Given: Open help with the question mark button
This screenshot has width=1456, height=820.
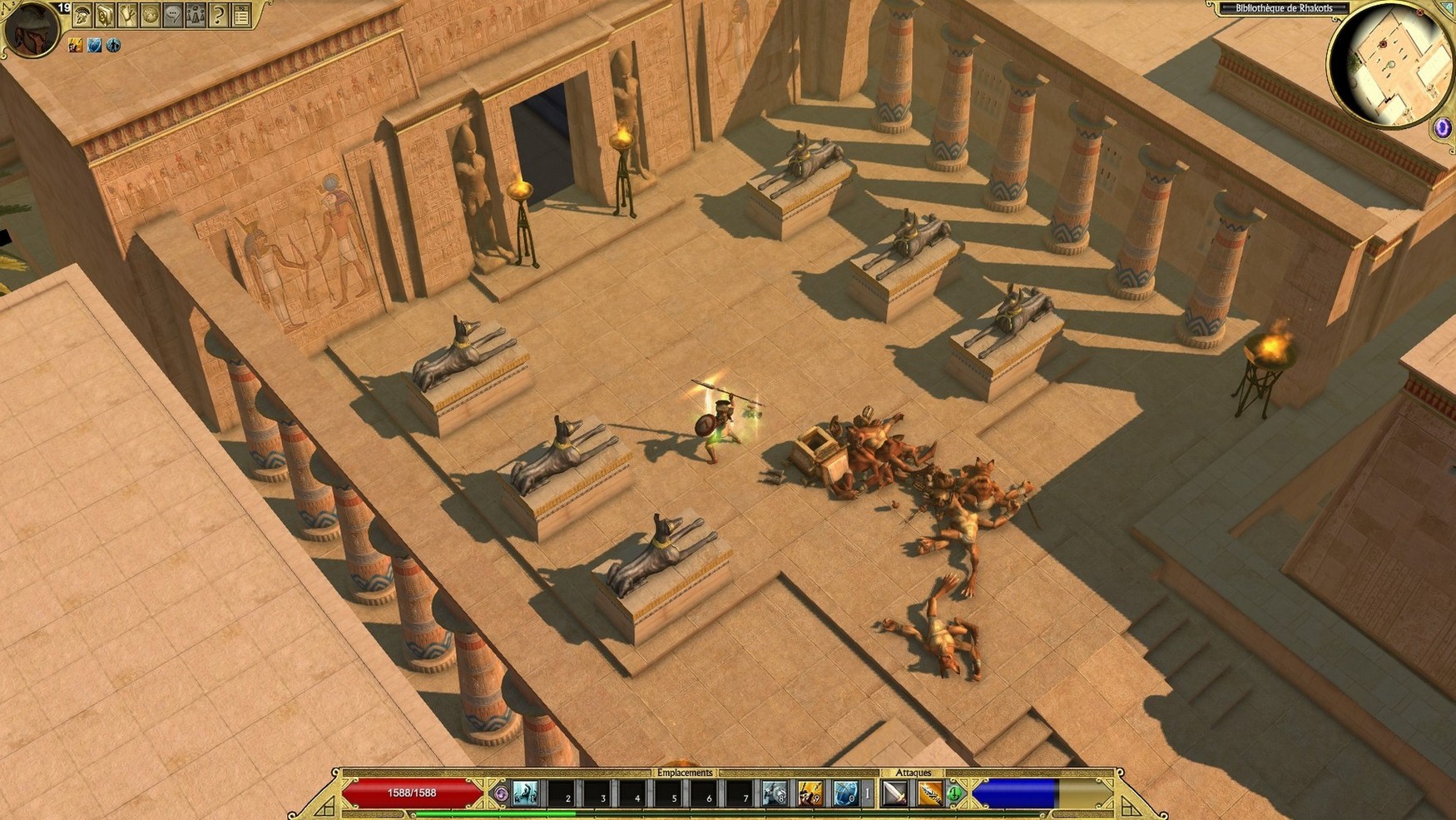Looking at the screenshot, I should [x=218, y=15].
